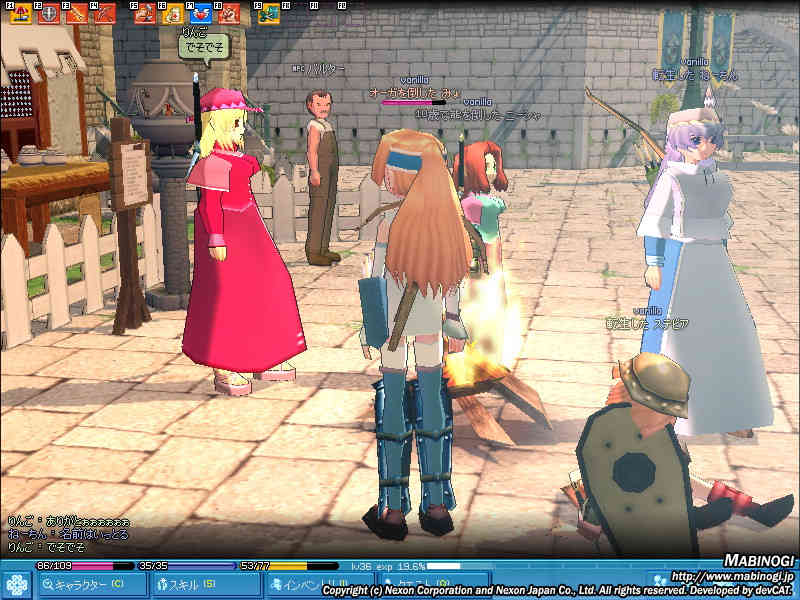Click the small icon button at bottom right
The width and height of the screenshot is (800, 600).
tap(658, 579)
